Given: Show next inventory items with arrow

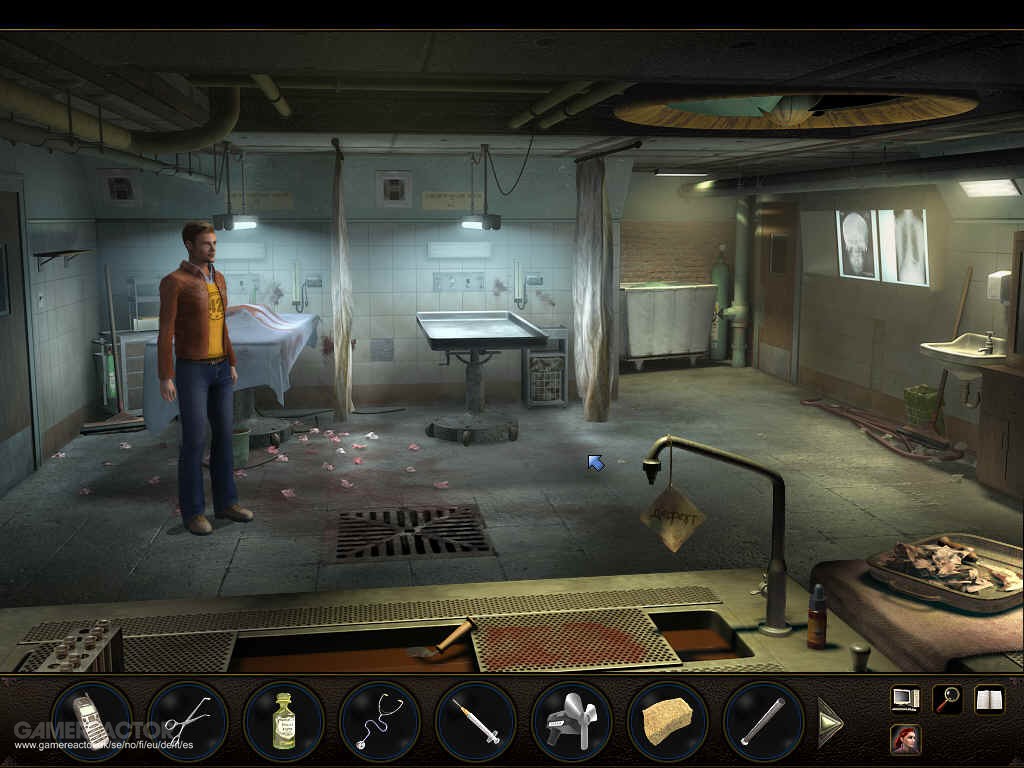Looking at the screenshot, I should (830, 721).
